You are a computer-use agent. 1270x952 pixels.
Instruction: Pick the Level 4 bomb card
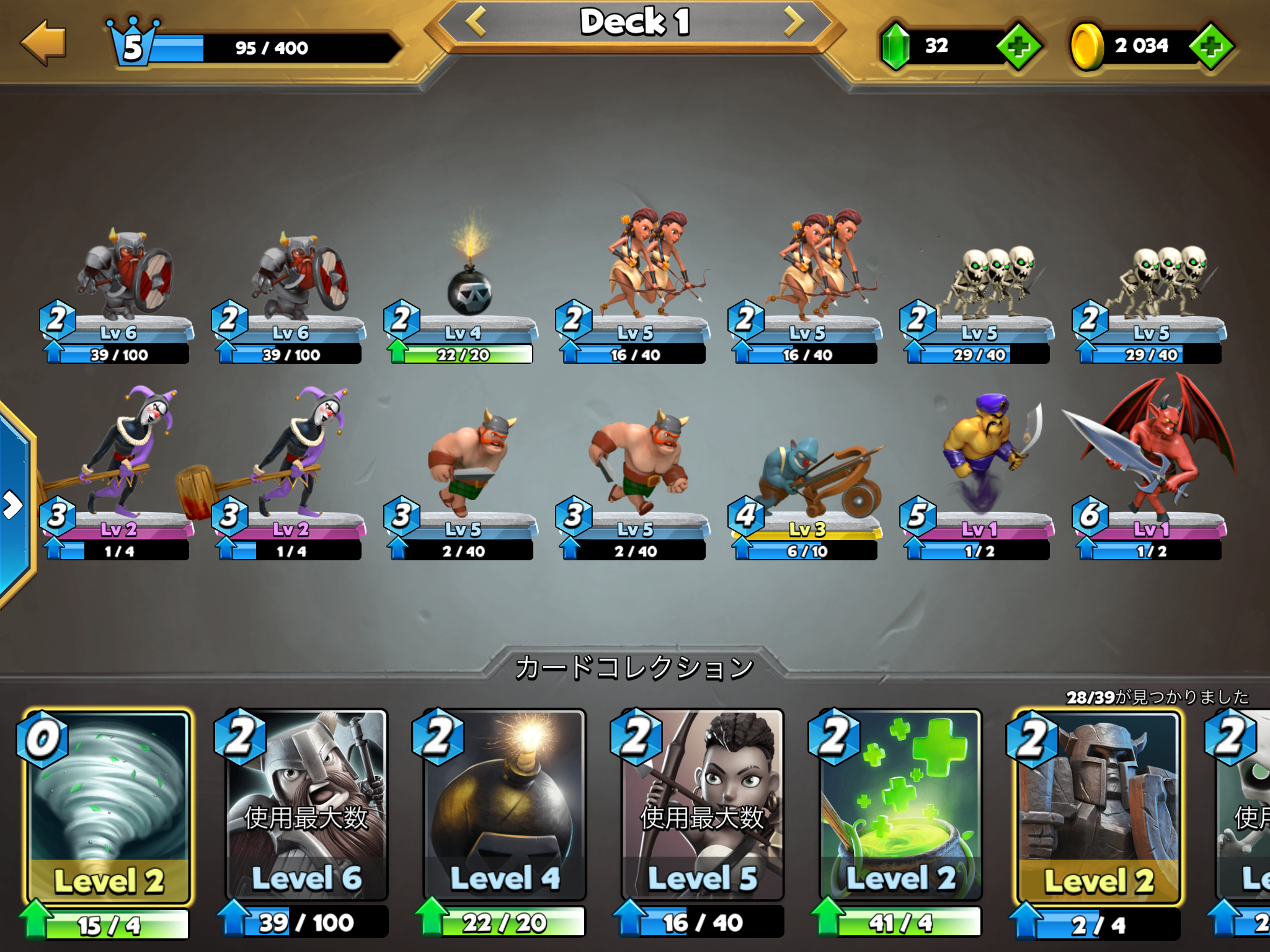click(504, 806)
